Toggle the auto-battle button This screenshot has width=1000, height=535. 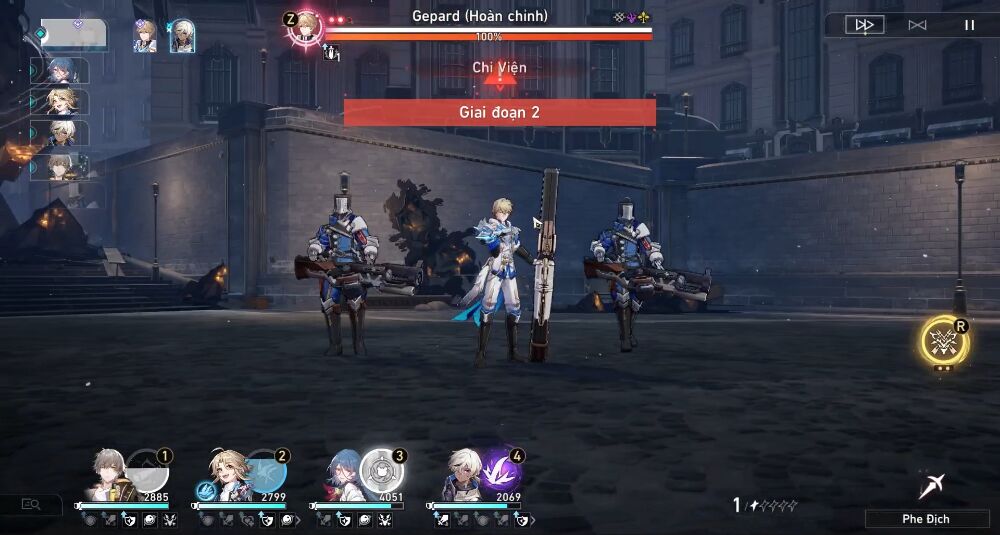coord(917,25)
